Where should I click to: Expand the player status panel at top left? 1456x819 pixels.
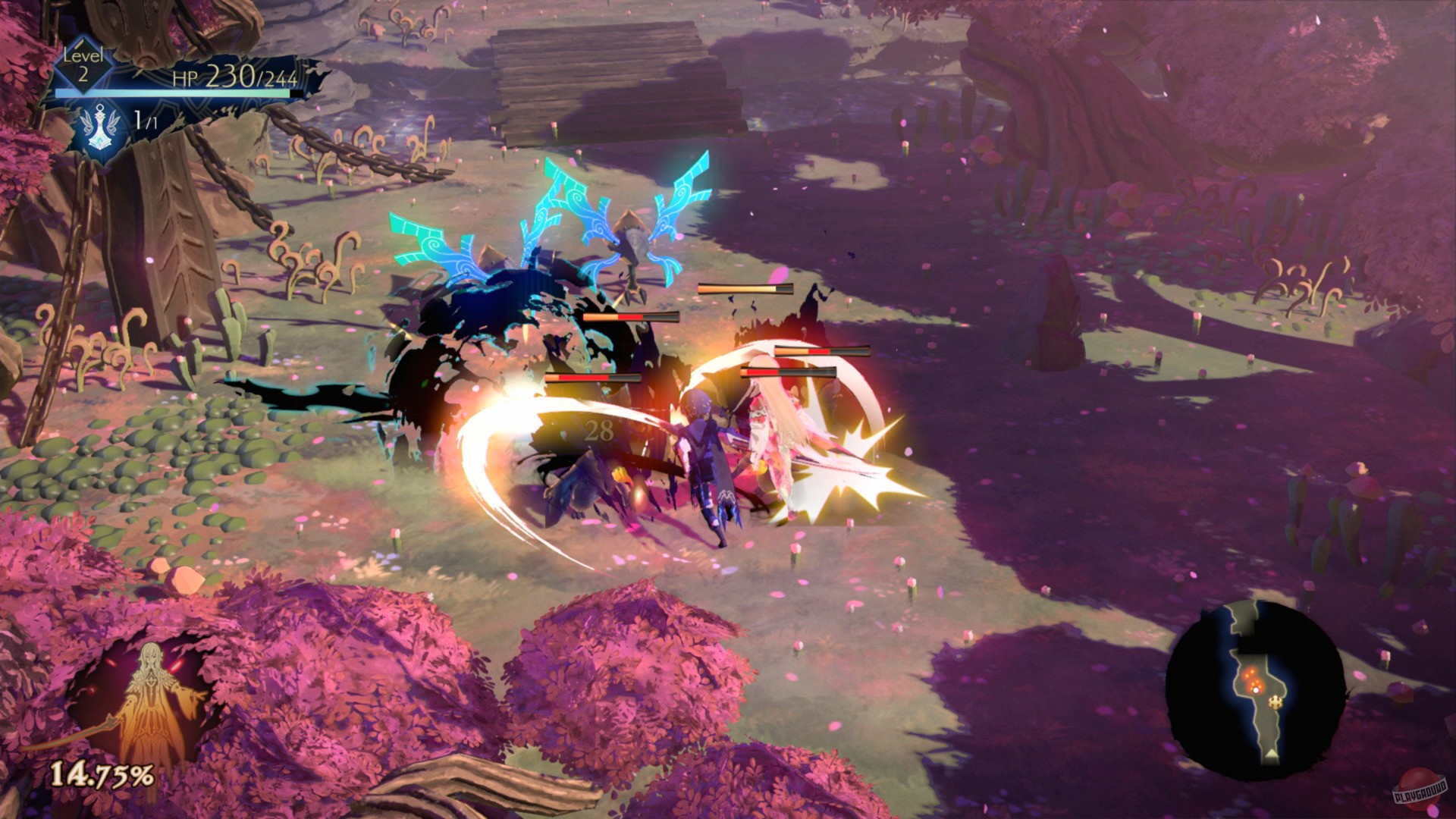pyautogui.click(x=174, y=91)
